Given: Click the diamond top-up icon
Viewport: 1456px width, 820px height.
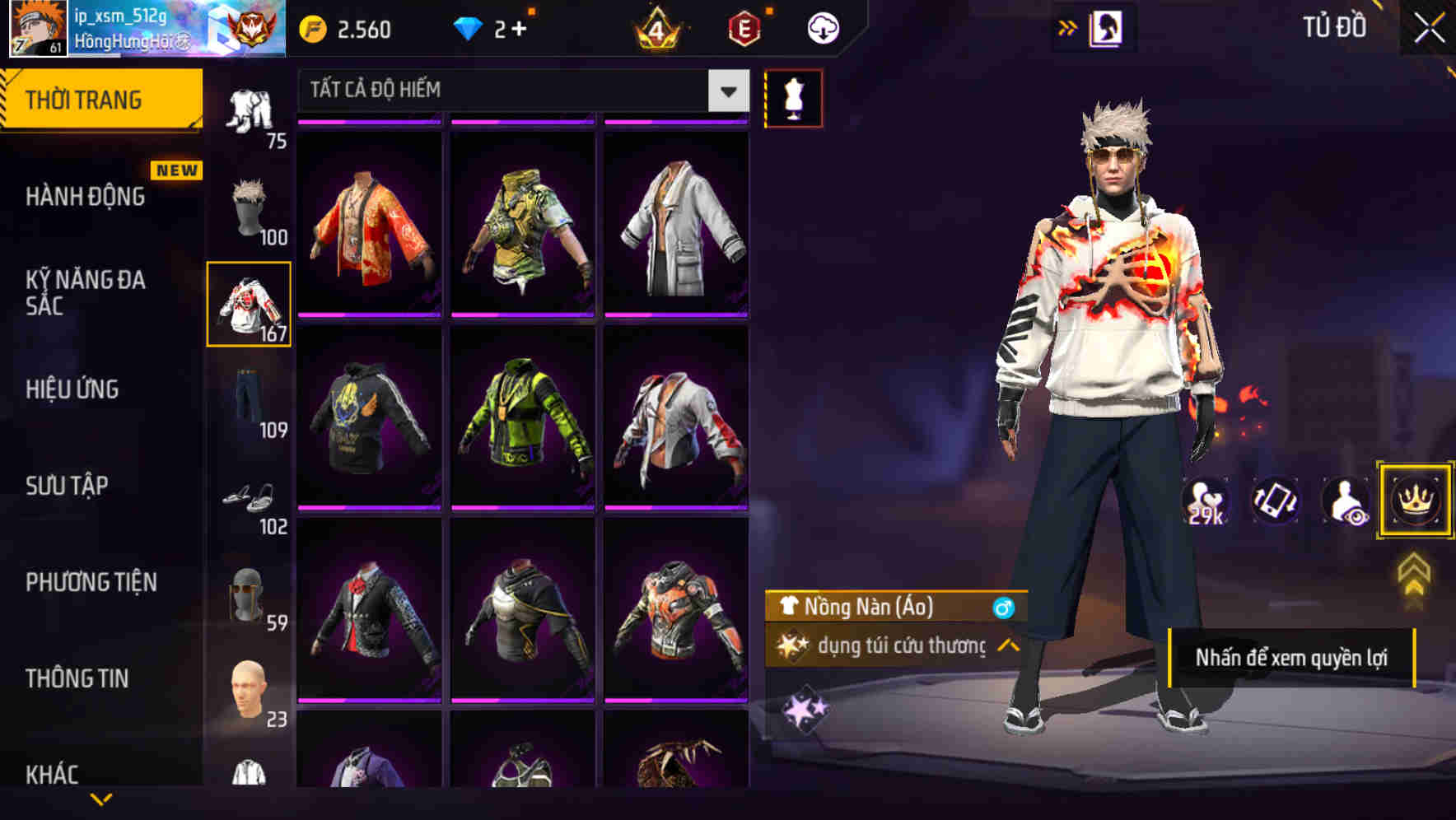Looking at the screenshot, I should tap(469, 26).
